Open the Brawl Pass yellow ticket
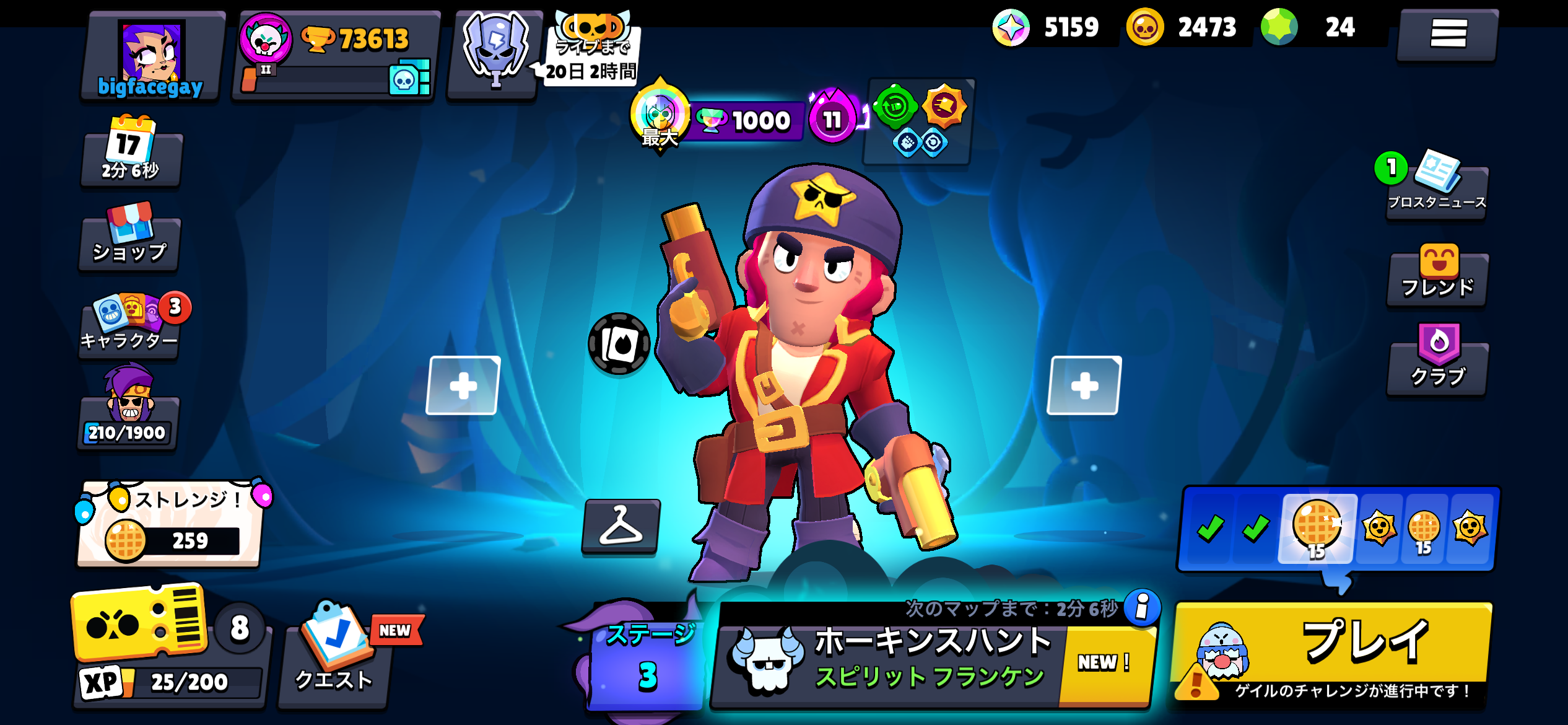 point(140,623)
